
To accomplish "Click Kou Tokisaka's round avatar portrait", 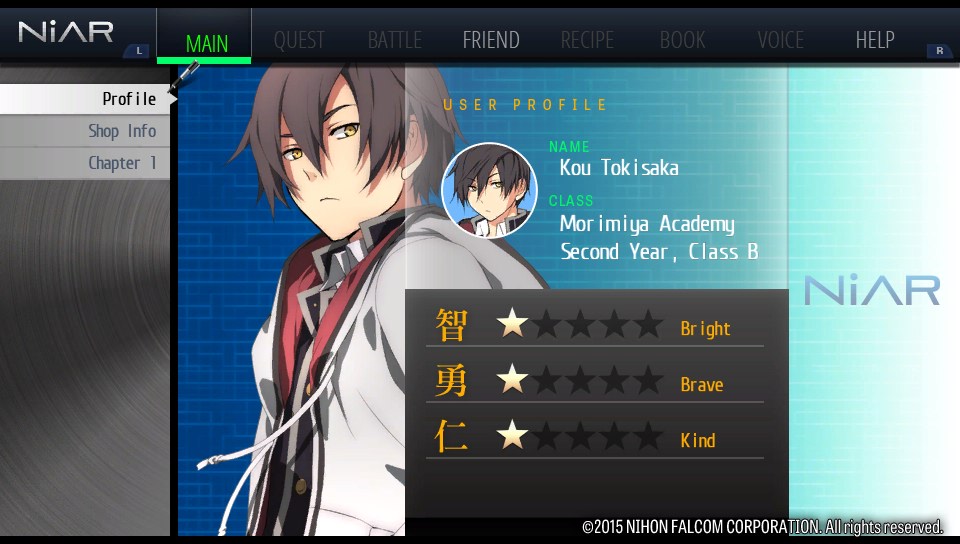I will pyautogui.click(x=489, y=190).
